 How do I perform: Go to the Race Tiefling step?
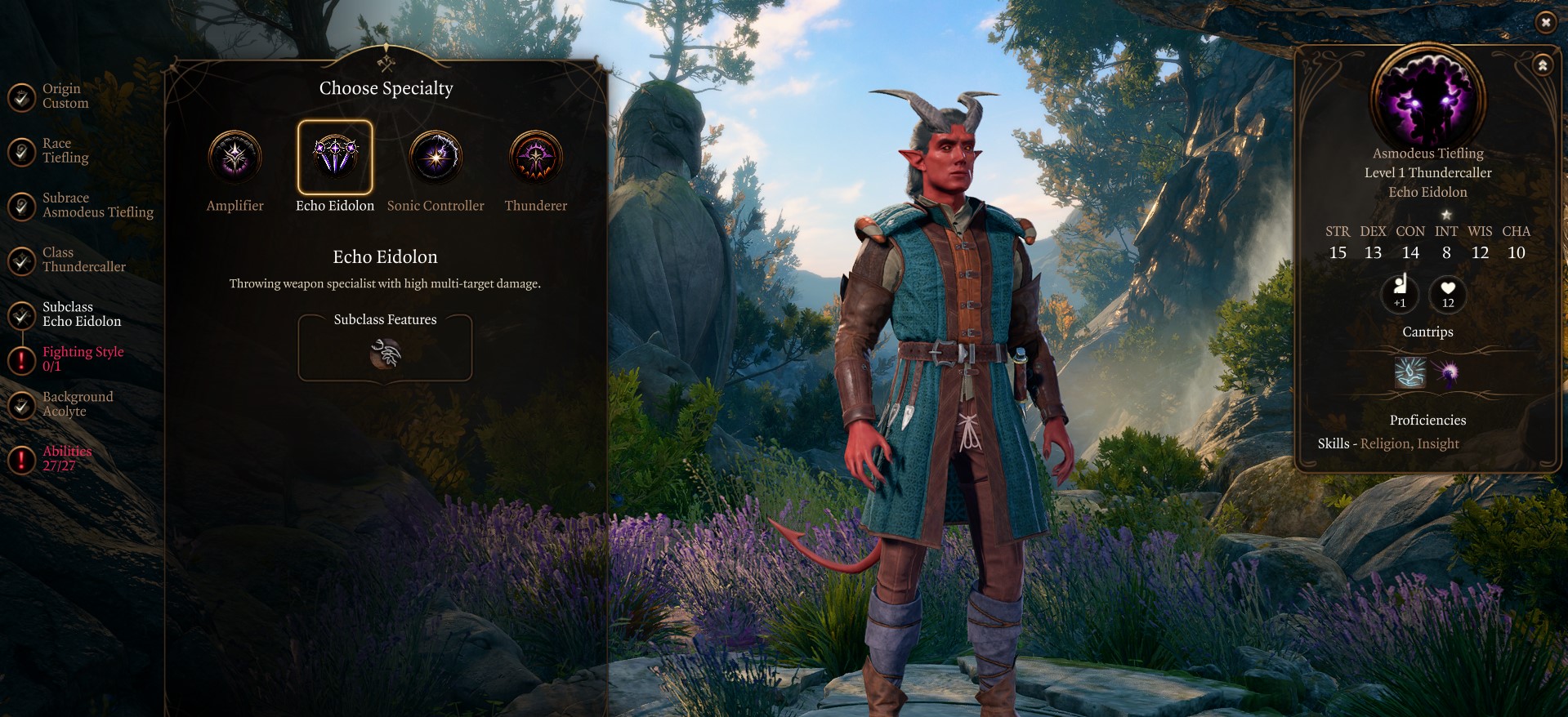click(64, 151)
